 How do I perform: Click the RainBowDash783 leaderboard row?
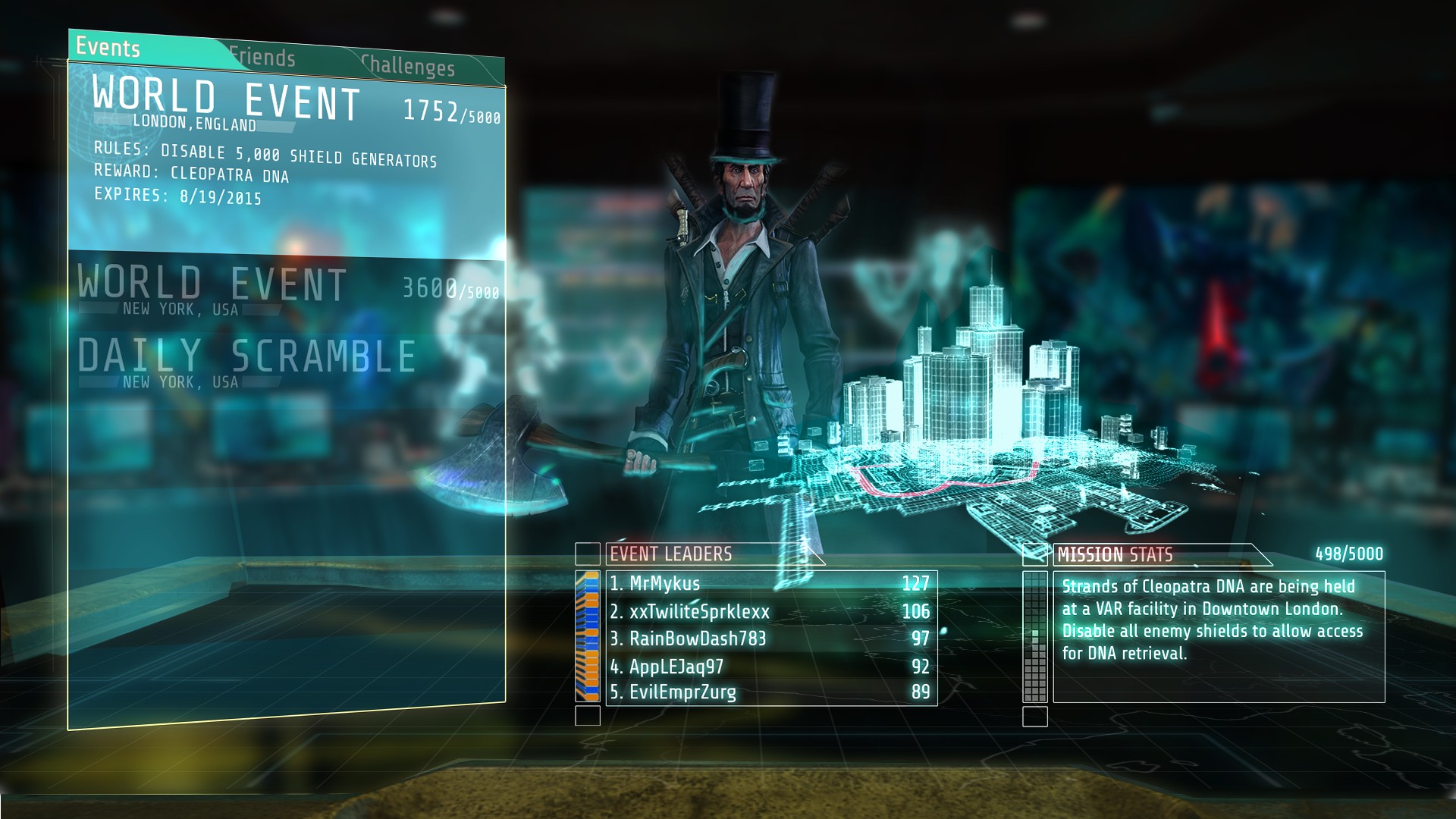click(771, 639)
